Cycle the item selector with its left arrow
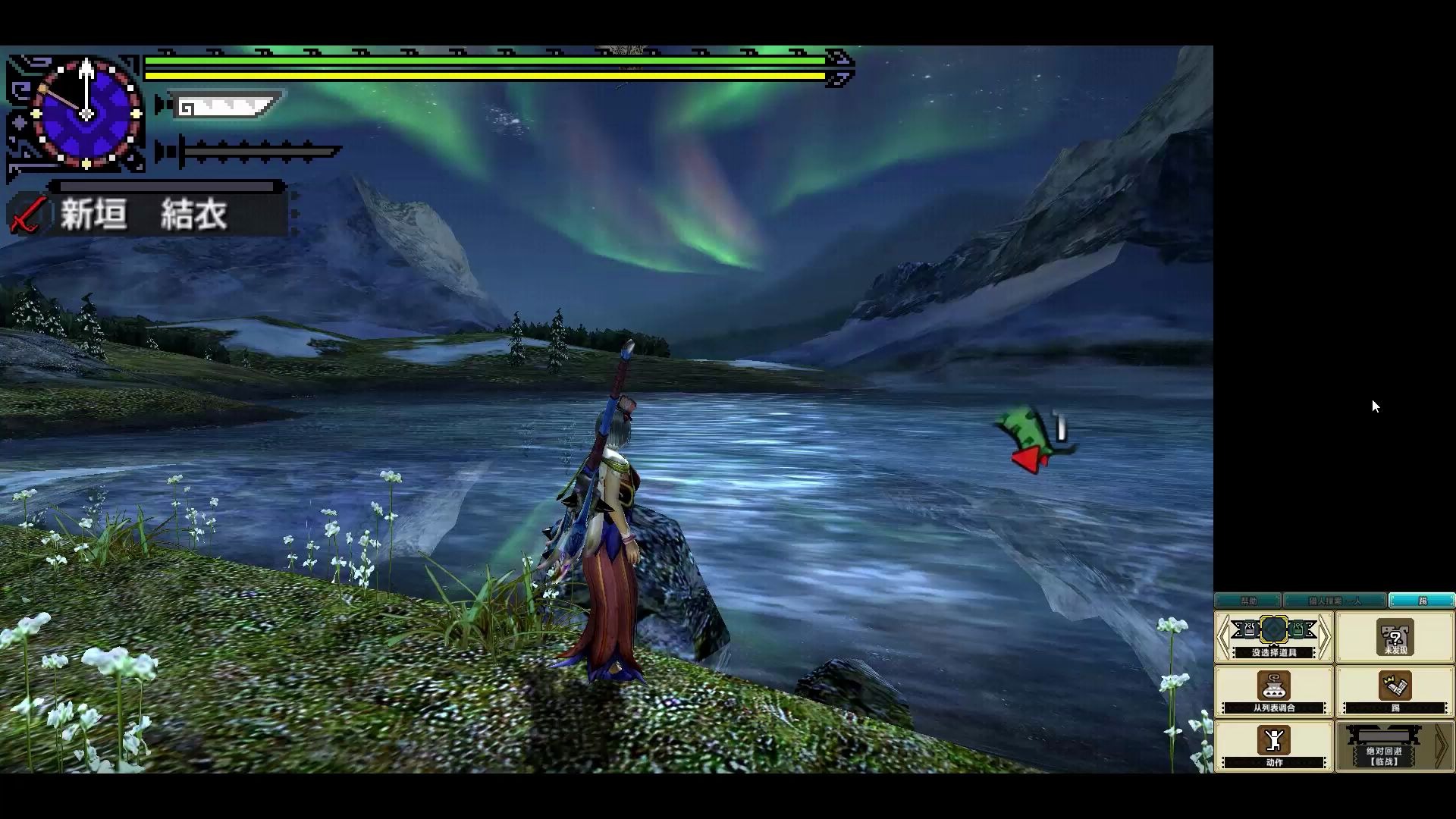Image resolution: width=1456 pixels, height=819 pixels. (1223, 637)
